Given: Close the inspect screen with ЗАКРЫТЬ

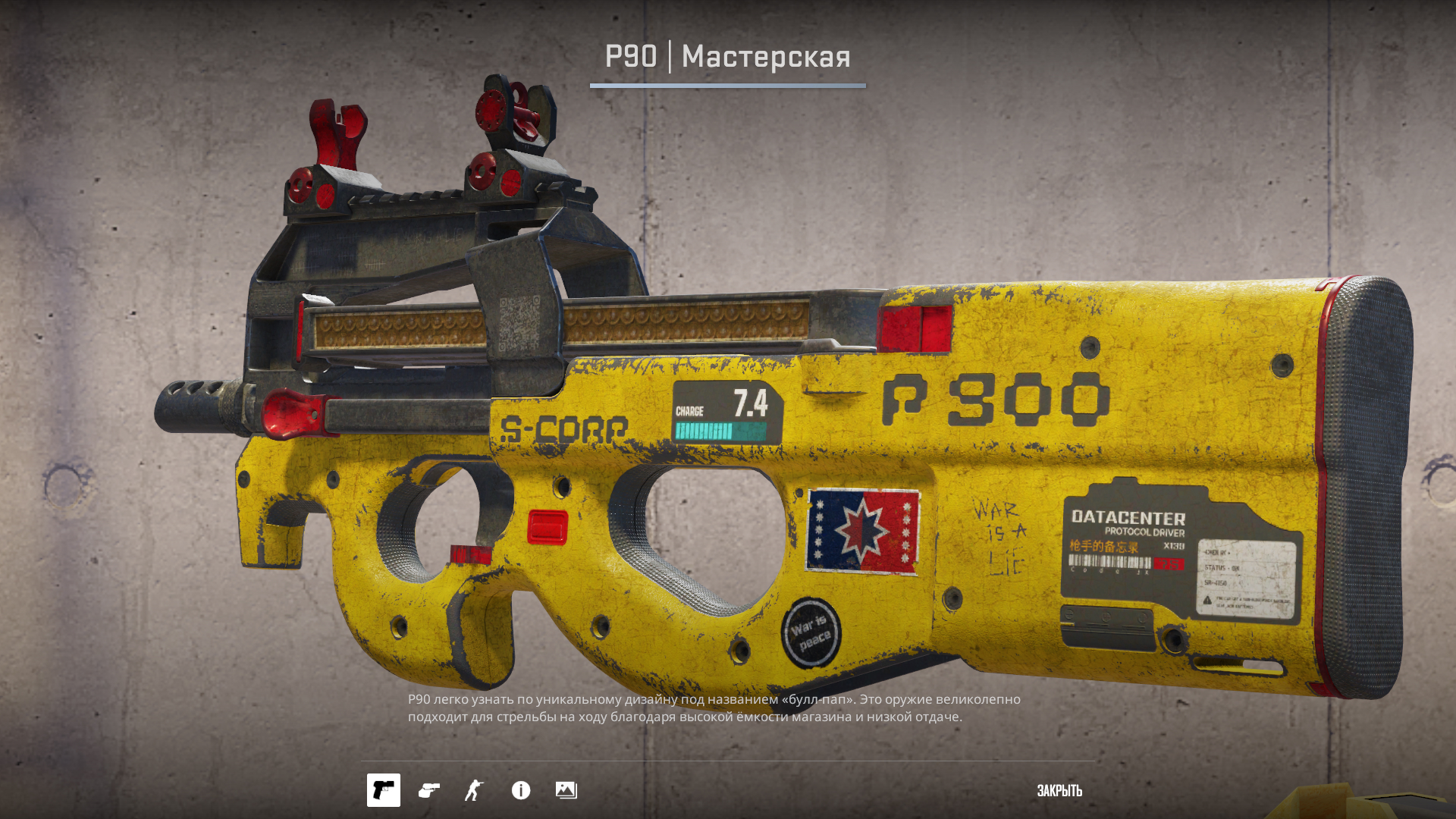Looking at the screenshot, I should pyautogui.click(x=1059, y=790).
